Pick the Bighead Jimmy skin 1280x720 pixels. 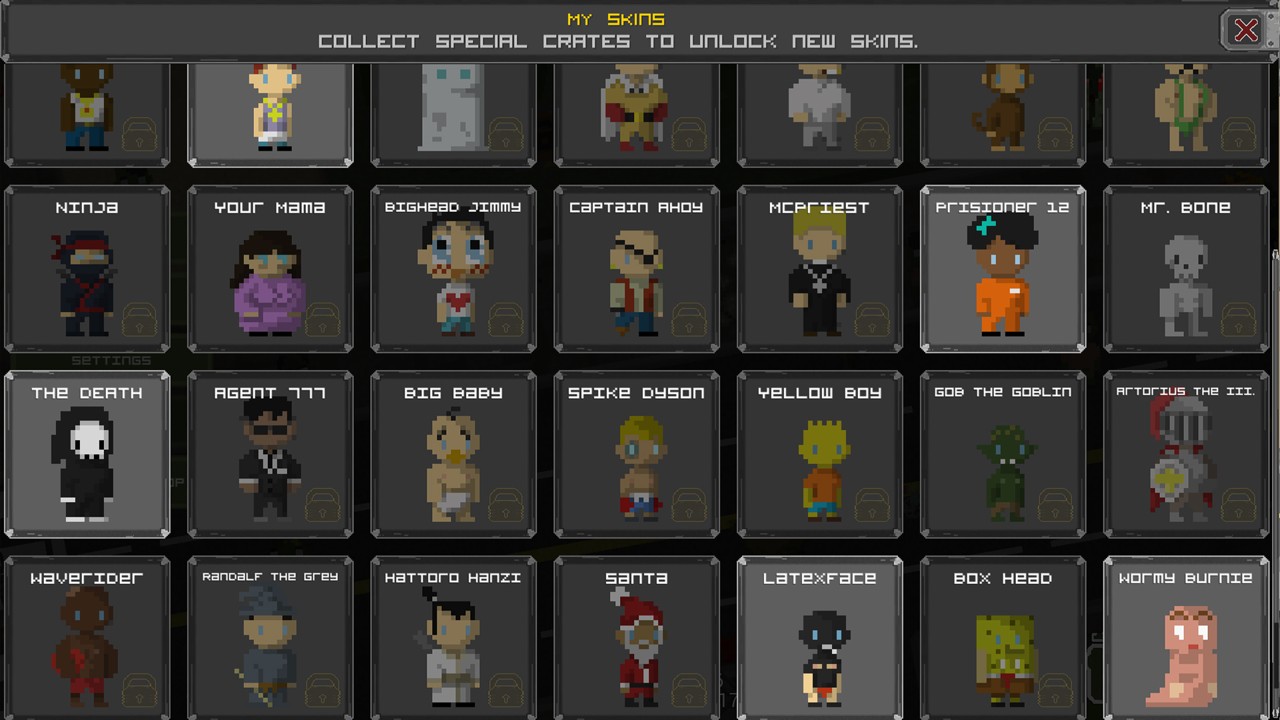tap(453, 269)
